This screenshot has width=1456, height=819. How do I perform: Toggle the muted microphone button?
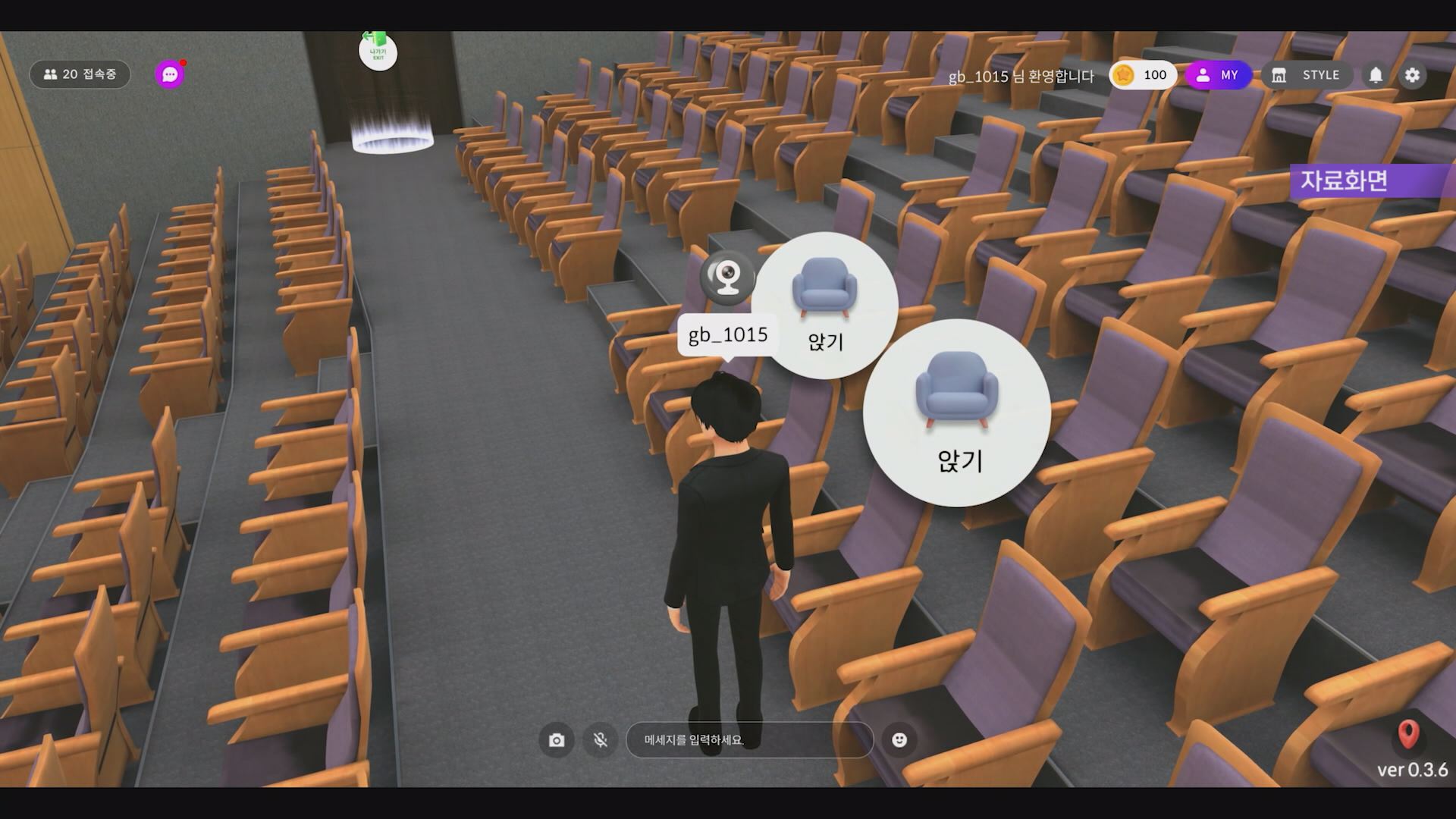[x=601, y=740]
